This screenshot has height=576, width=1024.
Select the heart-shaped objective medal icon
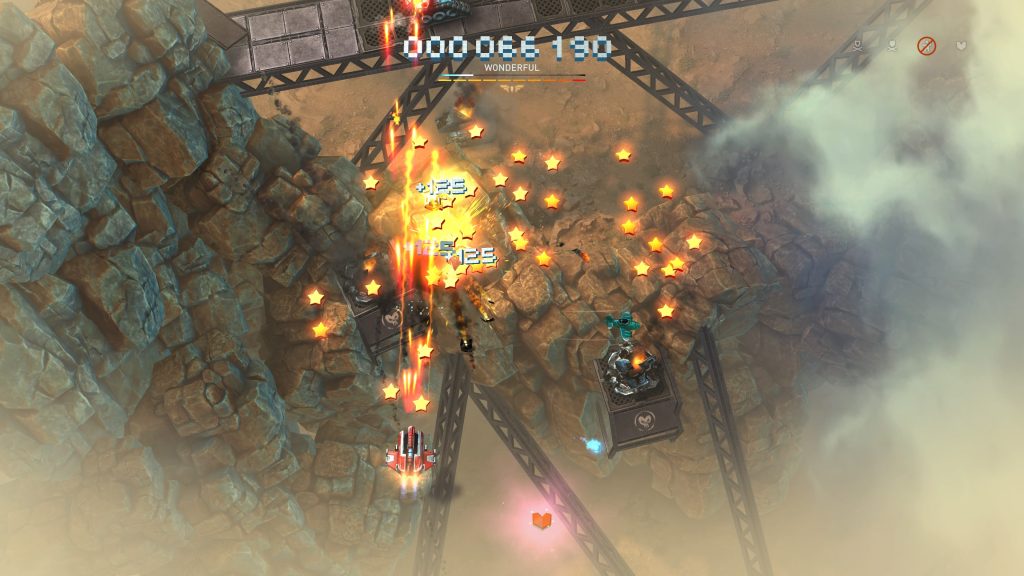[x=961, y=46]
